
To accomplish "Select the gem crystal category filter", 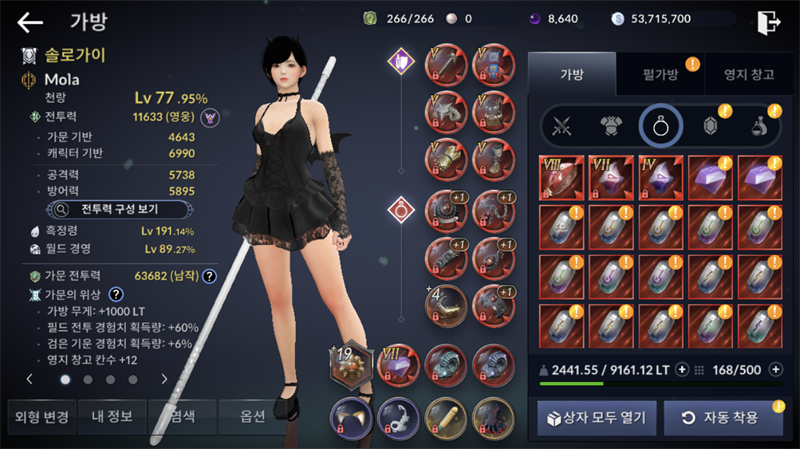I will pos(710,126).
